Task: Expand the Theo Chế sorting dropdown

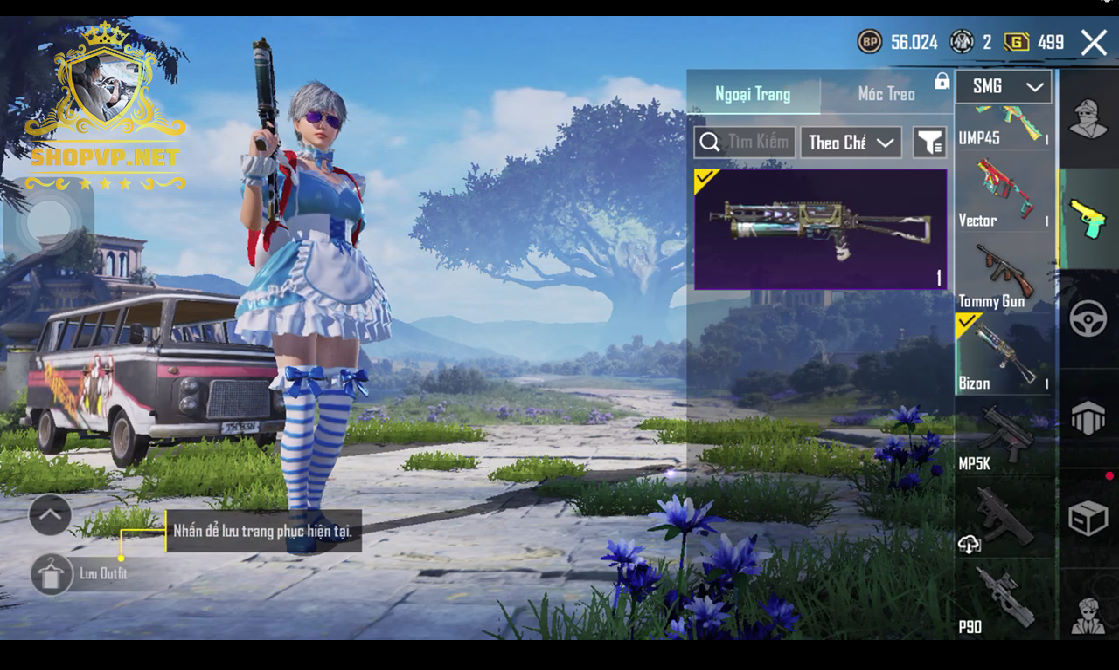Action: click(850, 142)
